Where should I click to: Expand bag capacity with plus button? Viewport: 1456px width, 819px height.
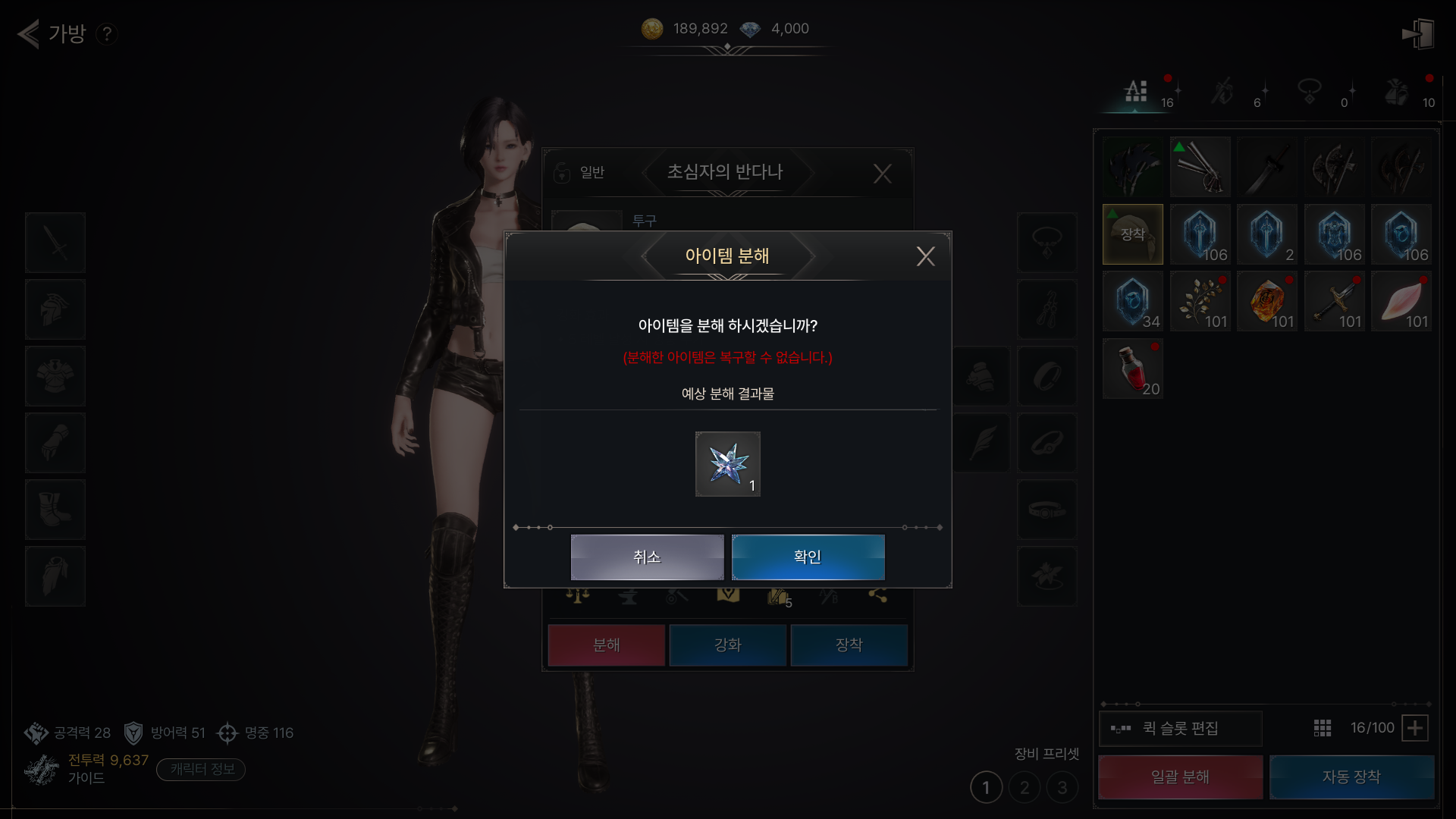click(x=1414, y=728)
